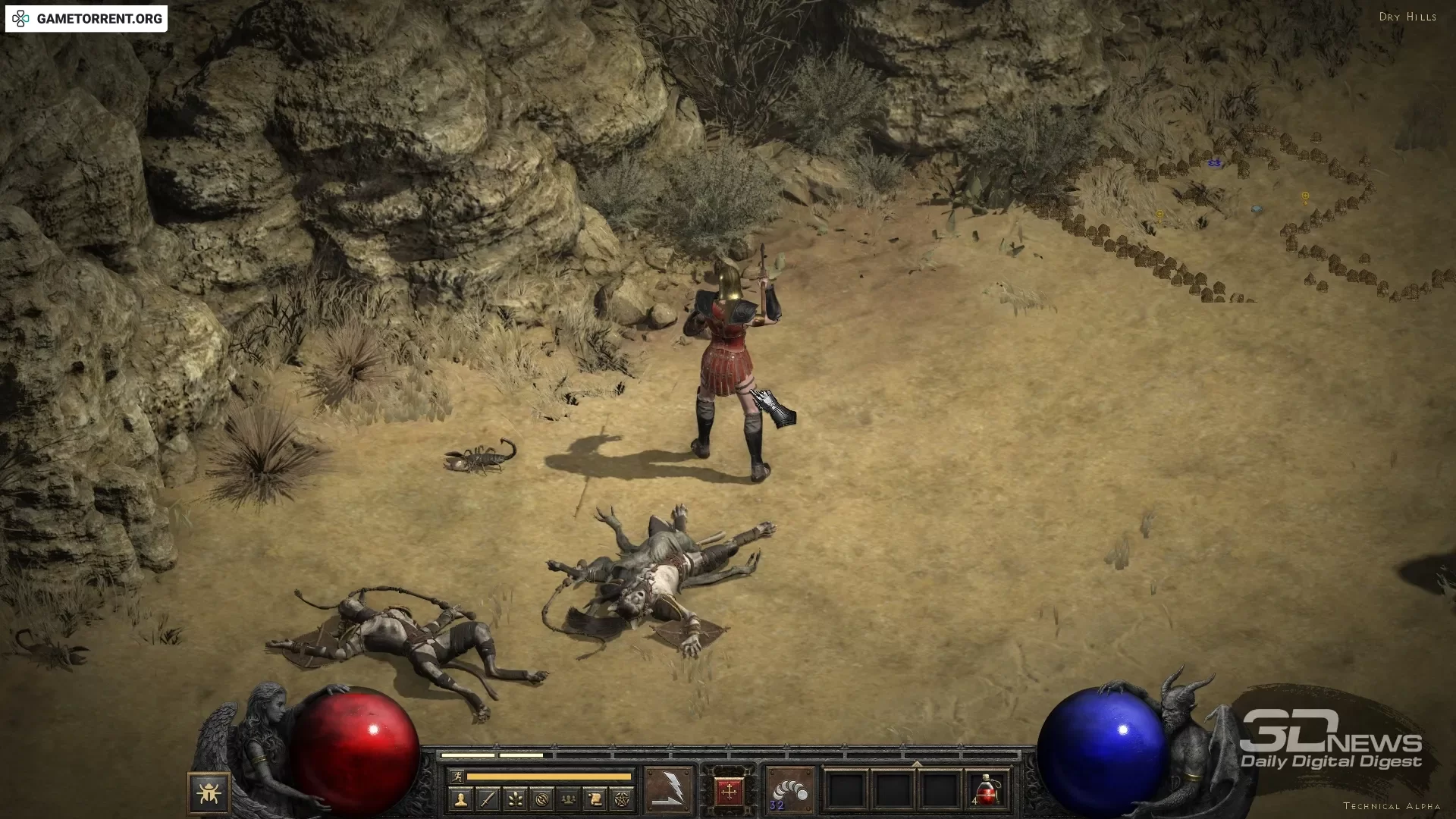This screenshot has height=819, width=1456.
Task: Use the red healing potion belt slot
Action: coord(986,791)
